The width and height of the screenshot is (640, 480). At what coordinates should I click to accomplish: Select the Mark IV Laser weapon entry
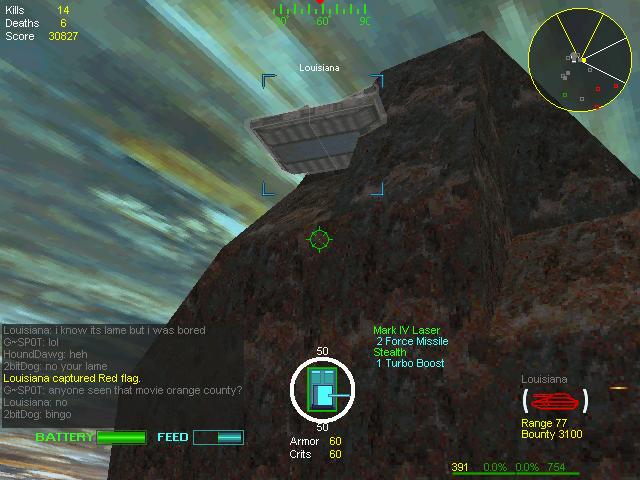pyautogui.click(x=406, y=330)
